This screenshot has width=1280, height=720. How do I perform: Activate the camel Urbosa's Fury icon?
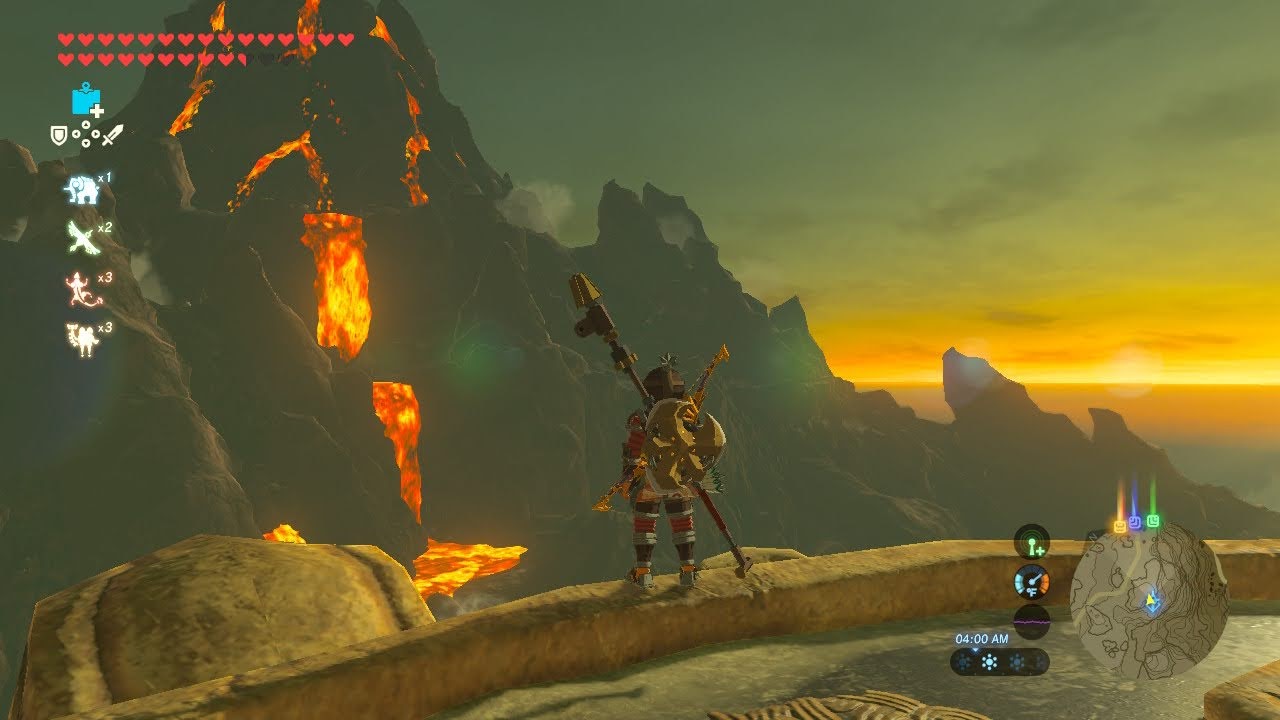[x=81, y=339]
